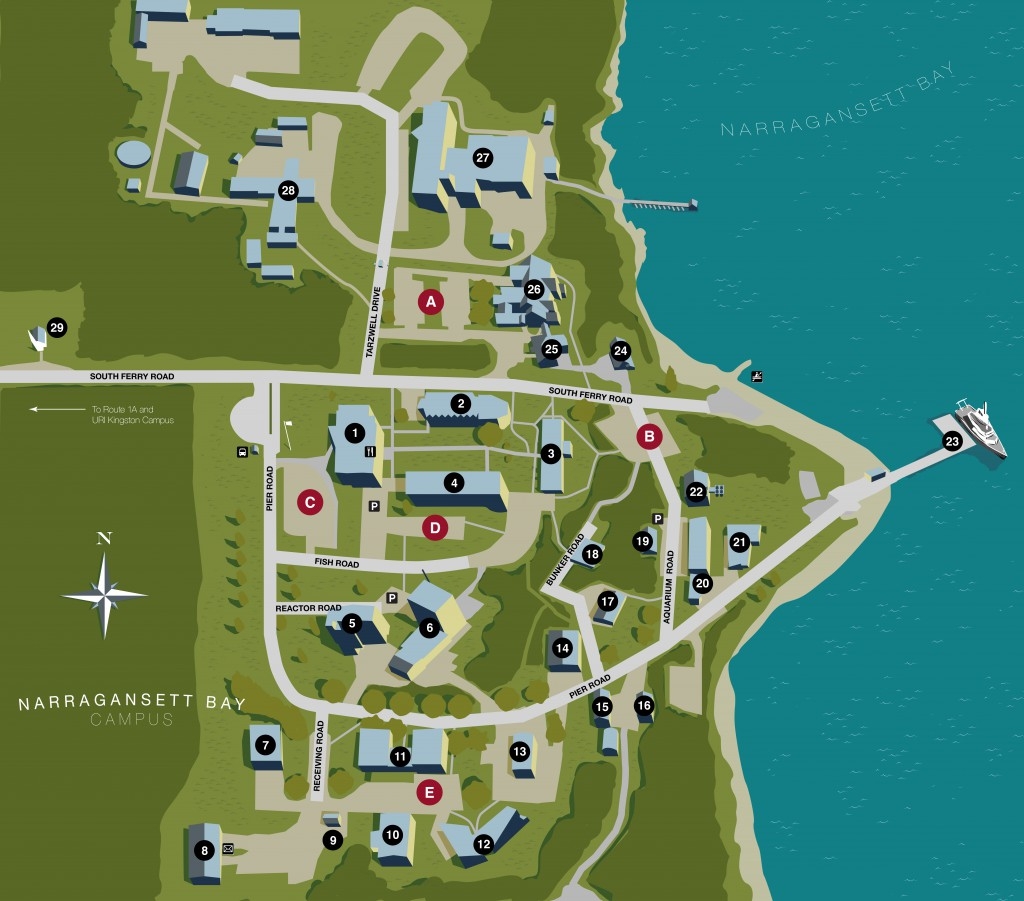The width and height of the screenshot is (1024, 901).
Task: Select parking lot marker A
Action: click(x=431, y=301)
